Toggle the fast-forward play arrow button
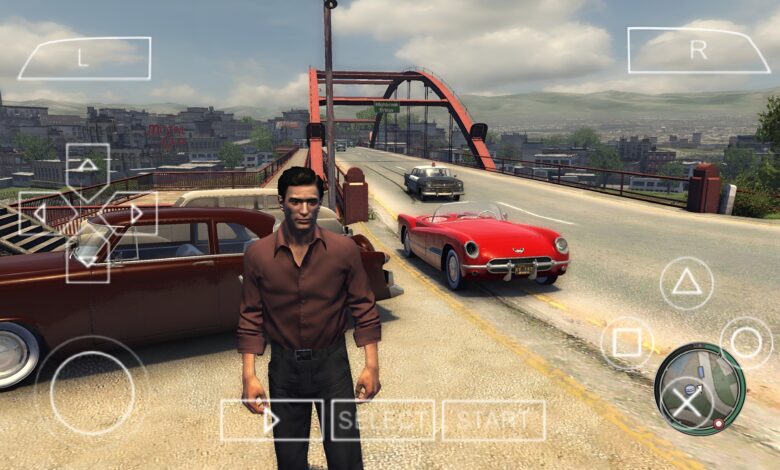 tap(271, 420)
